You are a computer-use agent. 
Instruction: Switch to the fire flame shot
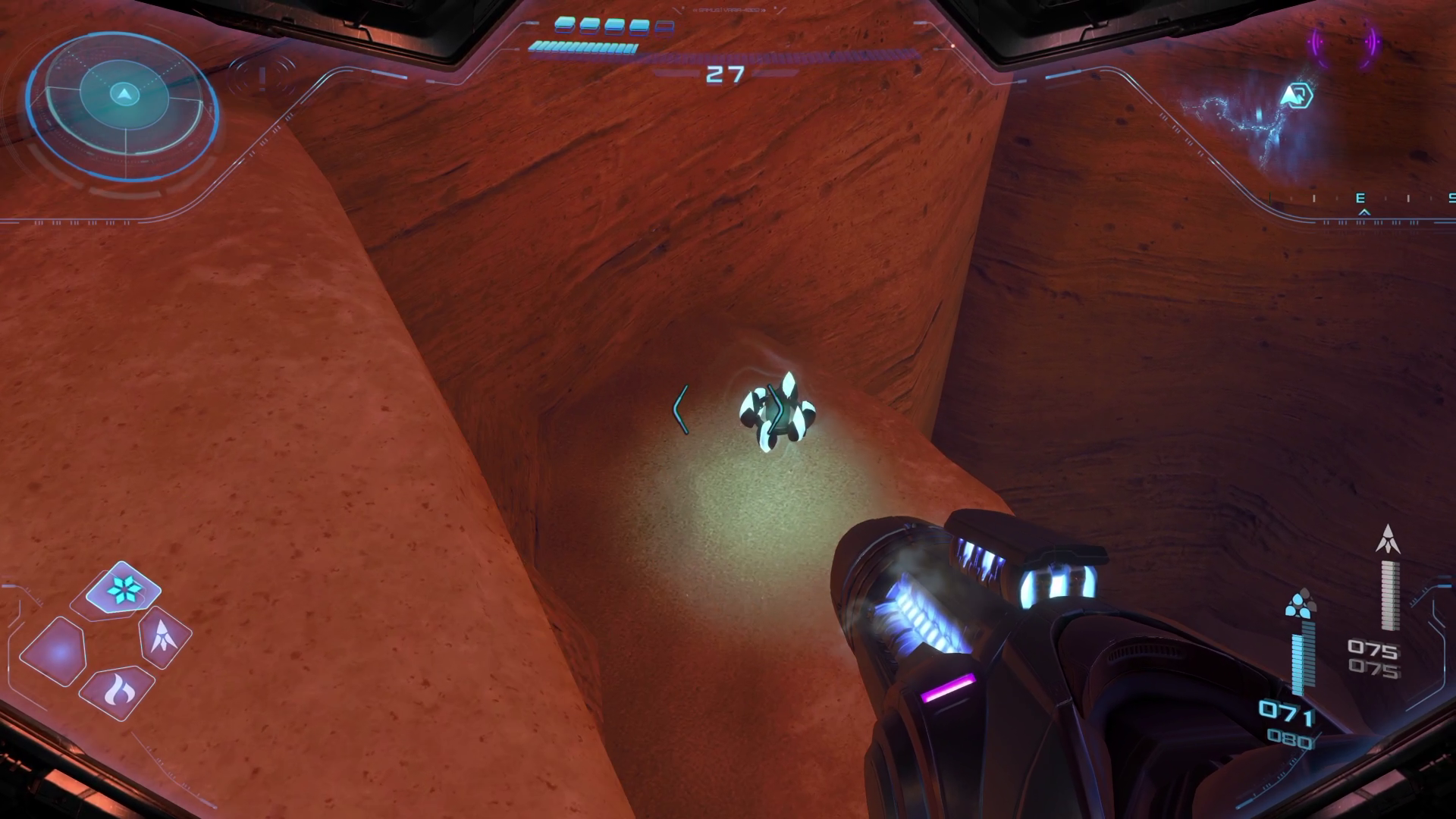coord(117,691)
